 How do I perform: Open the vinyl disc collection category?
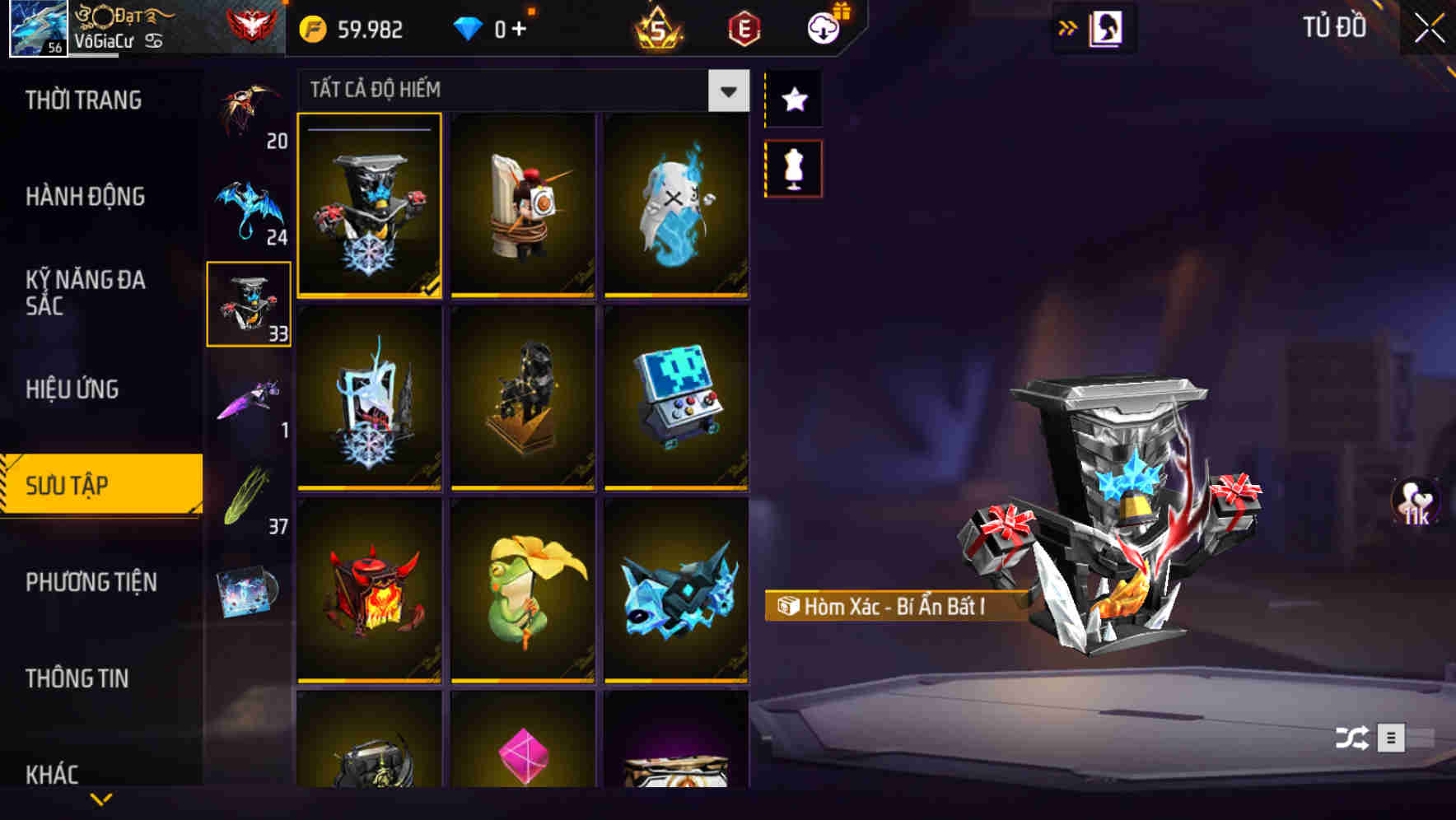click(248, 586)
